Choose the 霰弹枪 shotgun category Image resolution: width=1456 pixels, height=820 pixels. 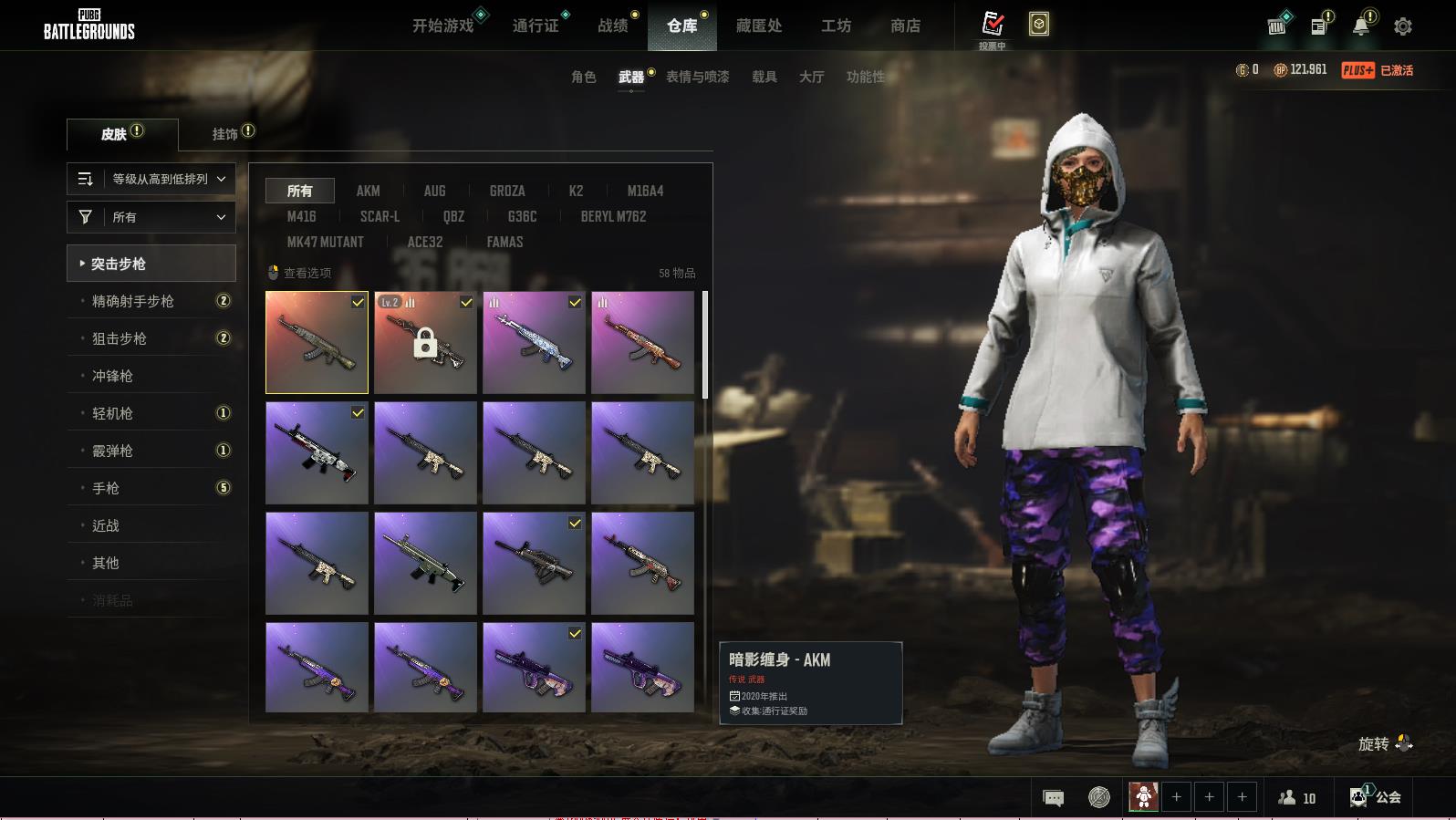[x=112, y=451]
